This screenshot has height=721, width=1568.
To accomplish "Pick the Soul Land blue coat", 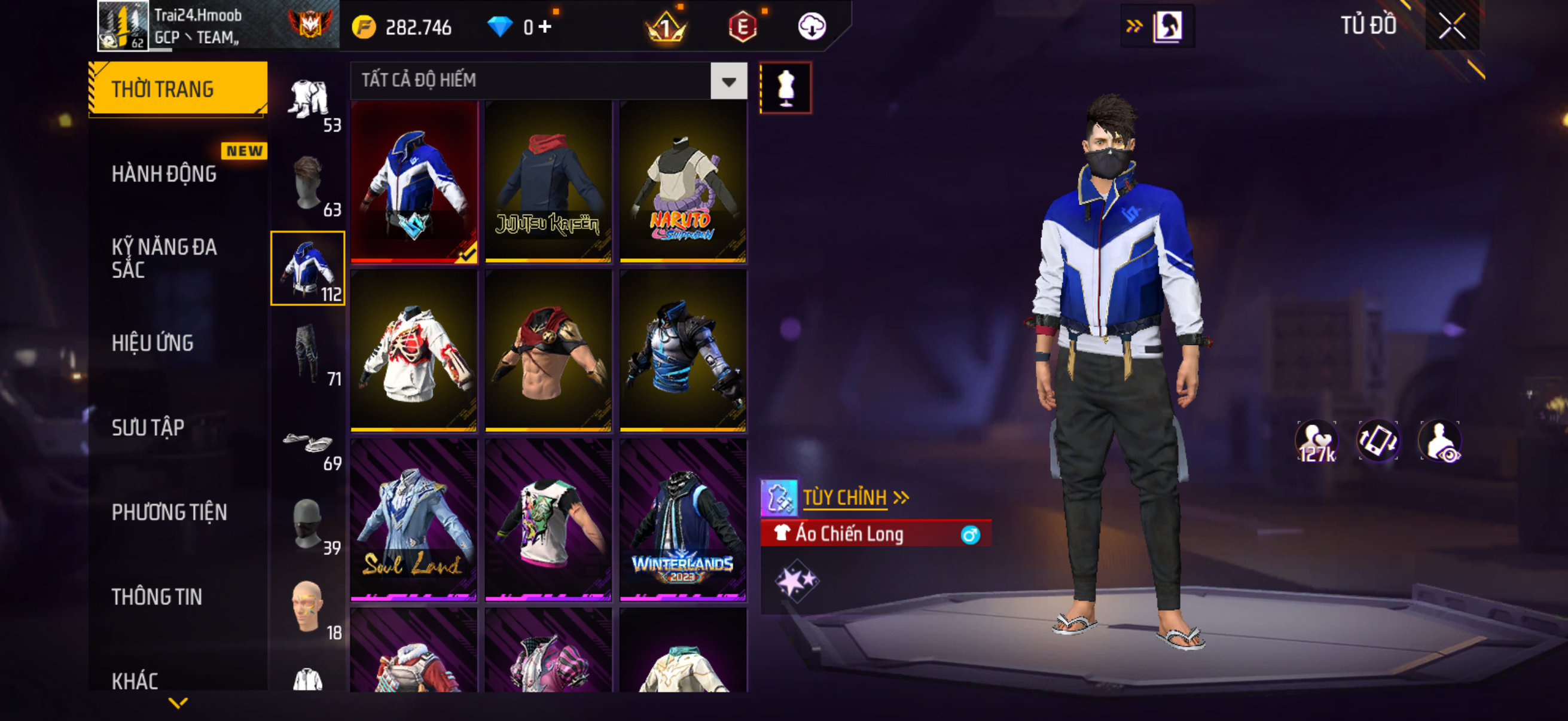I will tap(414, 520).
